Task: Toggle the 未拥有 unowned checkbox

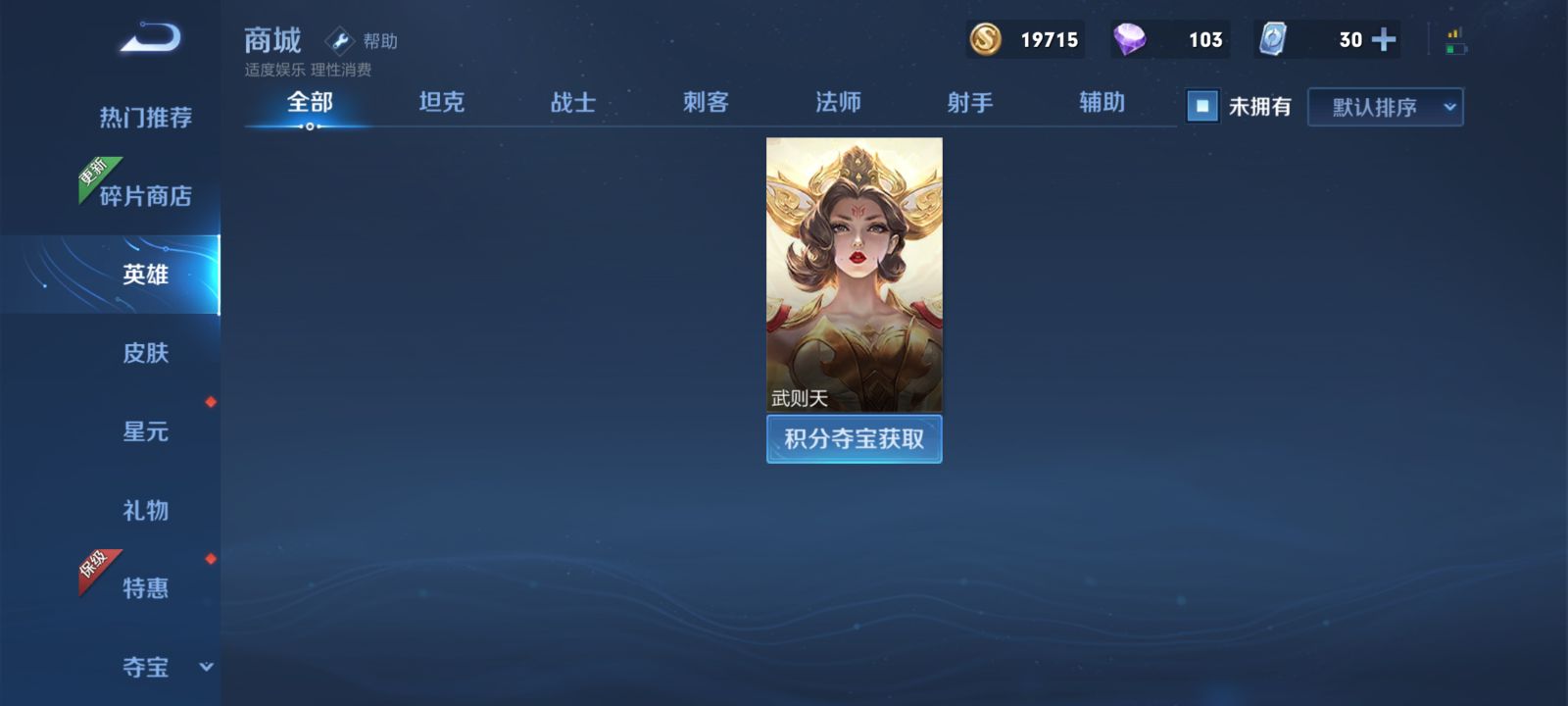Action: point(1202,106)
